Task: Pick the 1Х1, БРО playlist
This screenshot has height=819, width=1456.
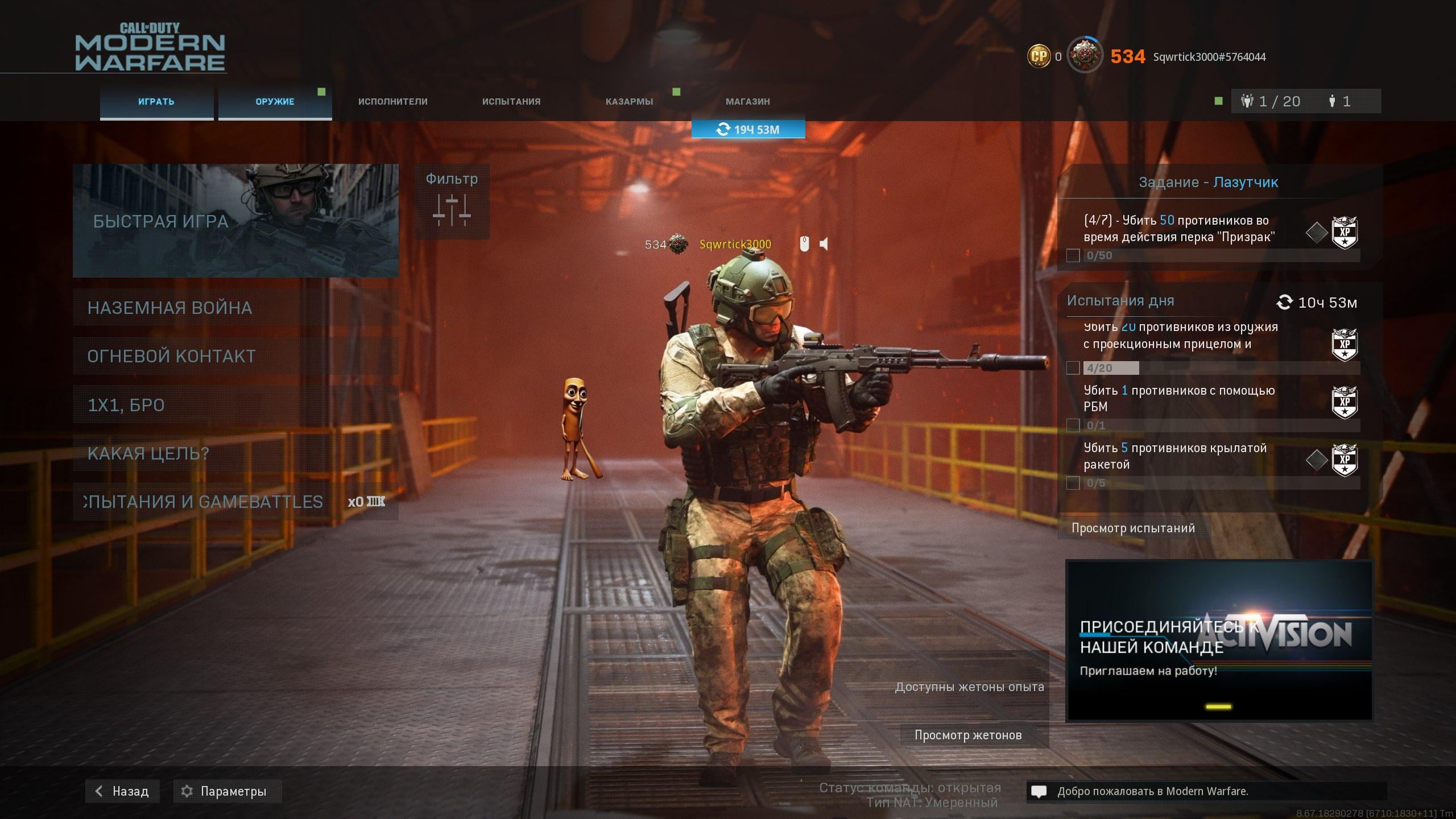Action: coord(235,405)
